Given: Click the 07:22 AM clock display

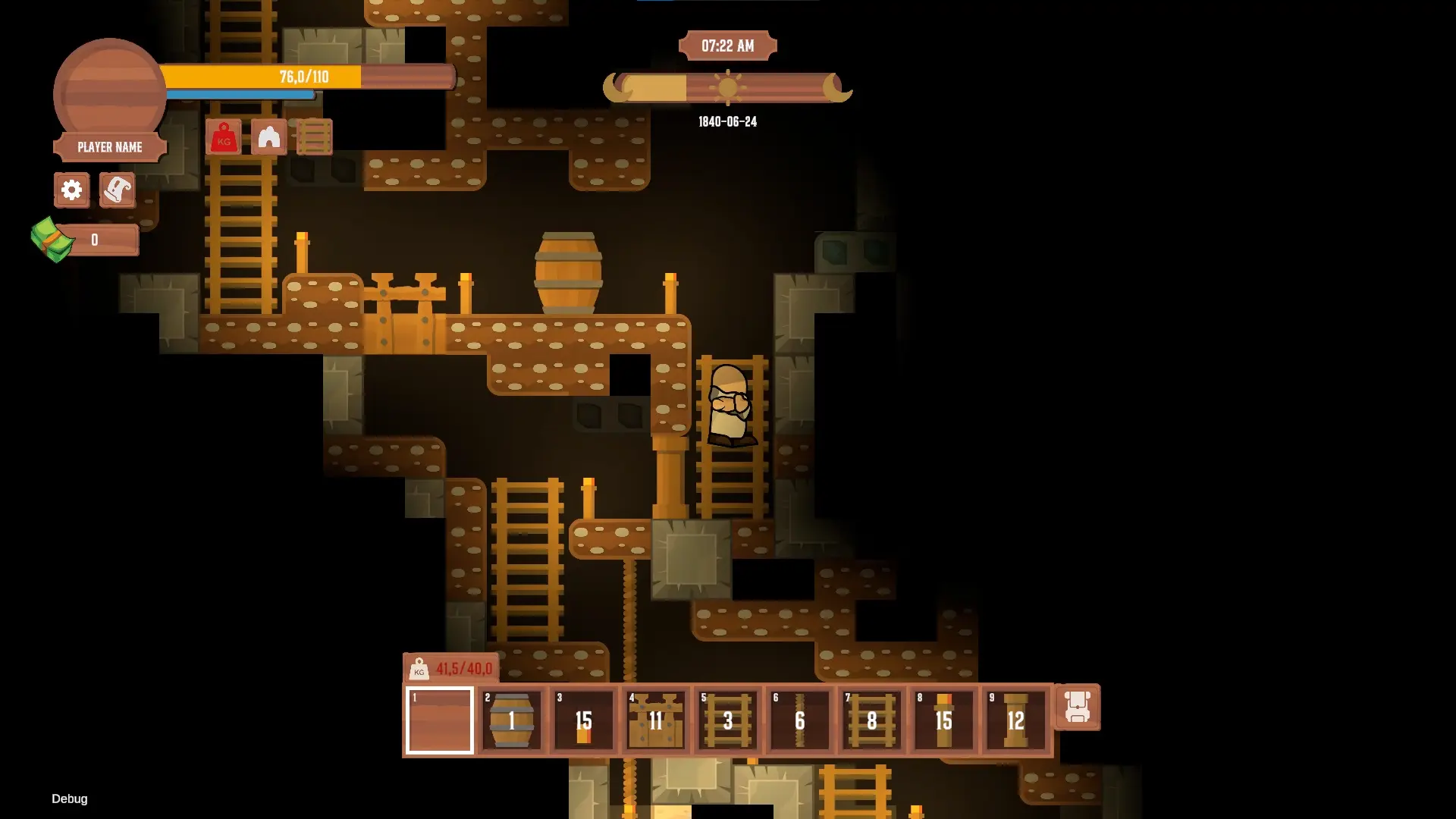Looking at the screenshot, I should (727, 45).
